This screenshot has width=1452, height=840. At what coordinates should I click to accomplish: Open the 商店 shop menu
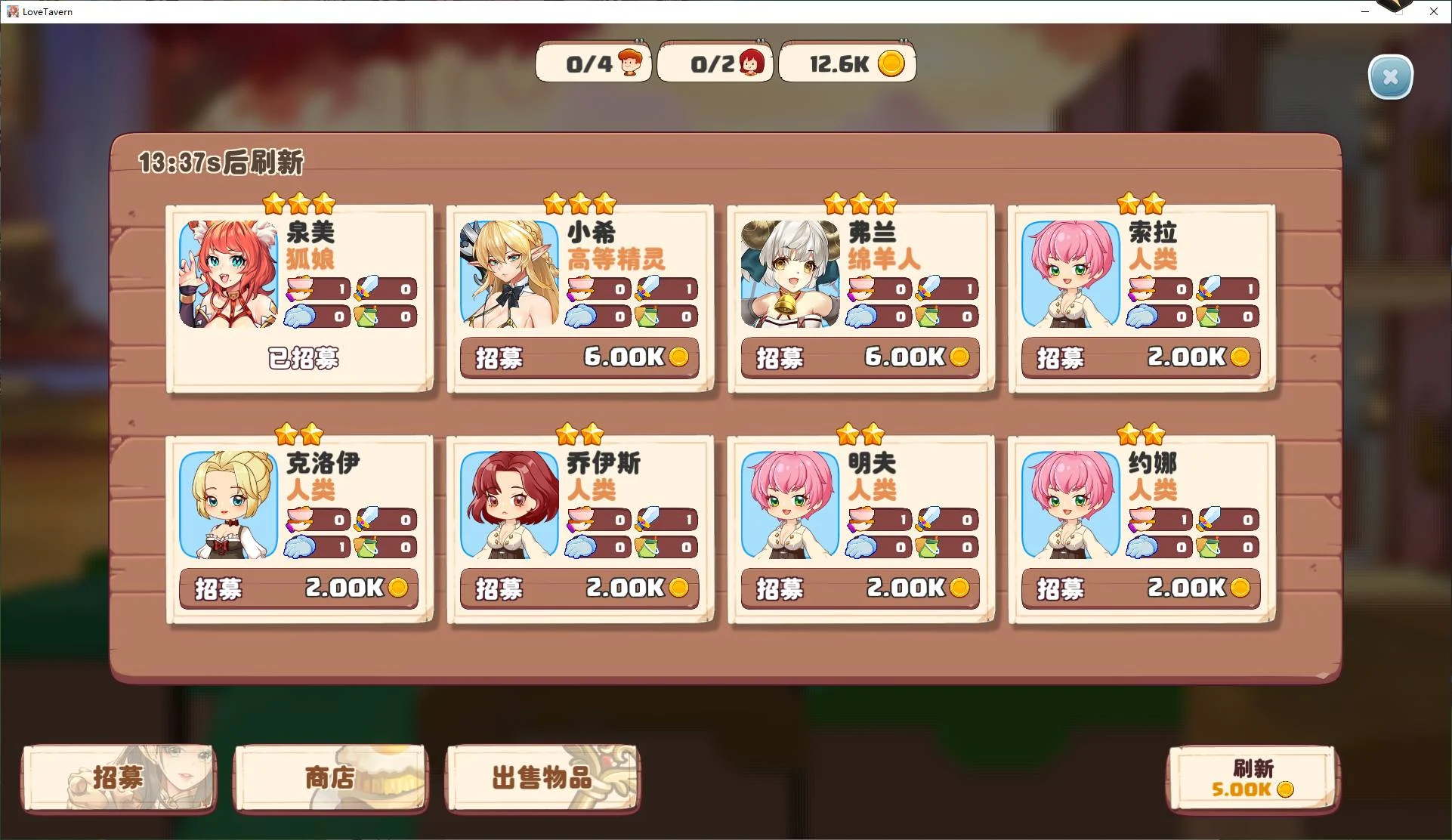coord(330,779)
